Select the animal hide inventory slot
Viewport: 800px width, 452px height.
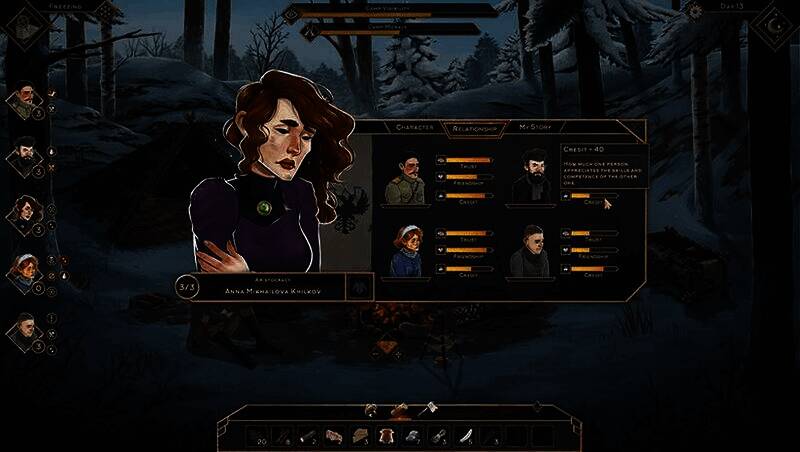(387, 435)
